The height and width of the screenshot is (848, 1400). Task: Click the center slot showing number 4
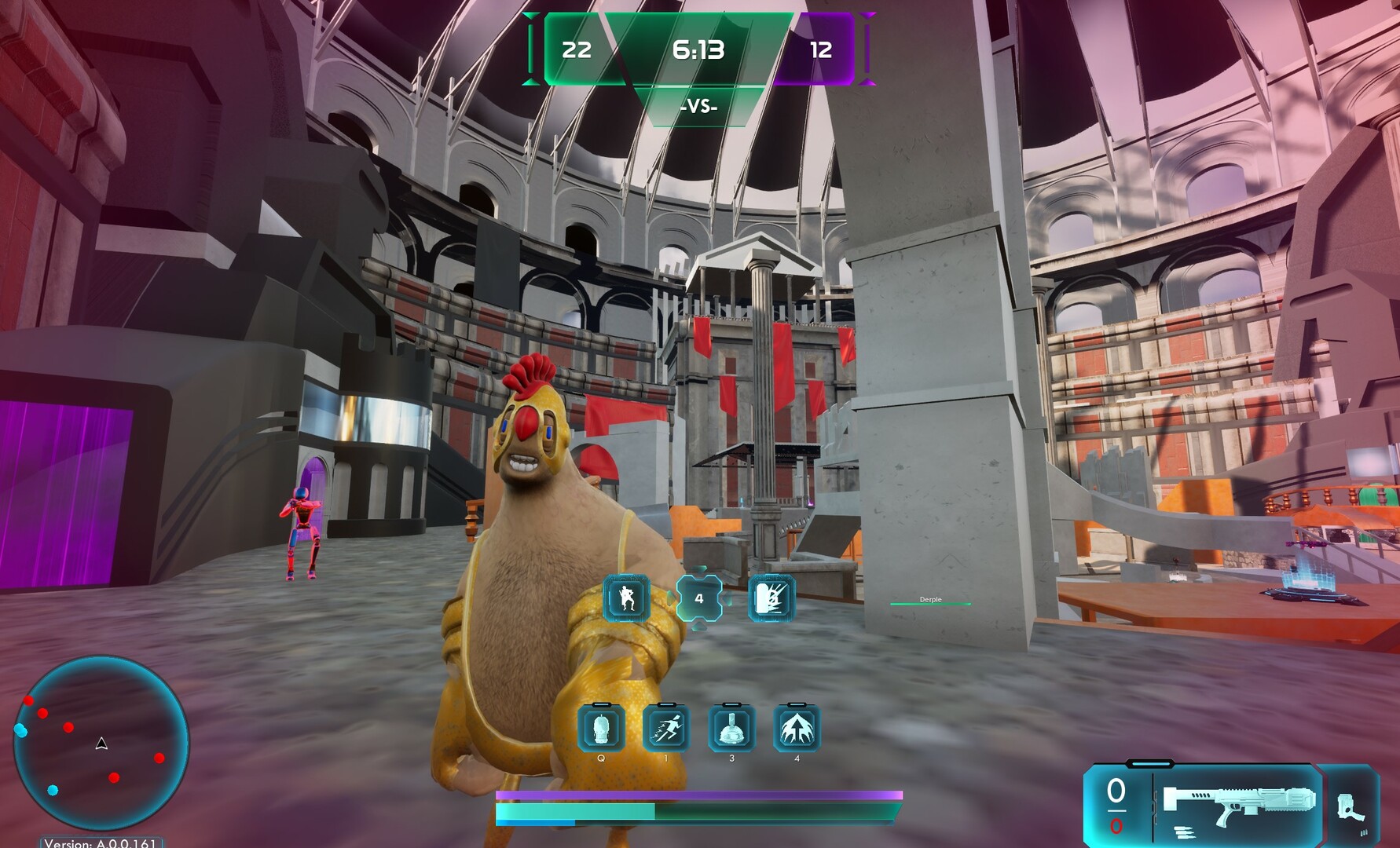[698, 598]
